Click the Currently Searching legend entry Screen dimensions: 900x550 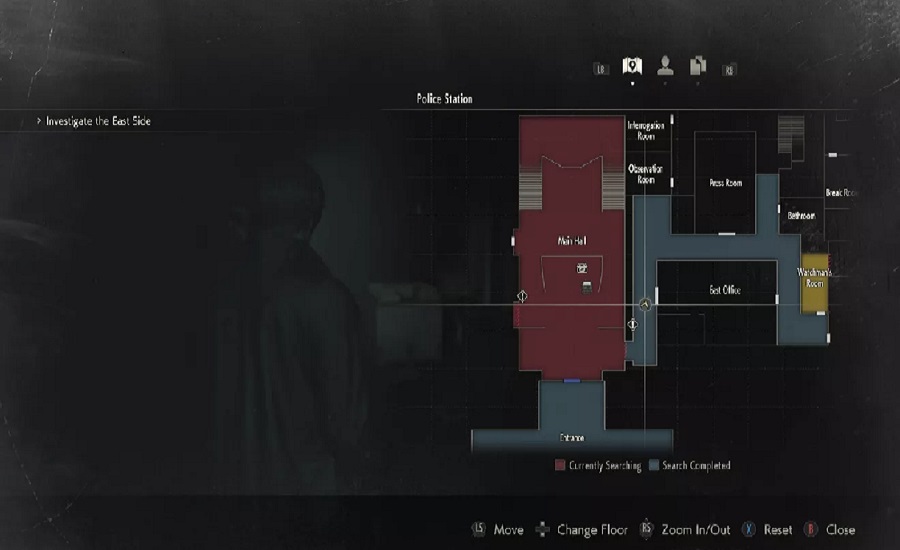tap(598, 466)
